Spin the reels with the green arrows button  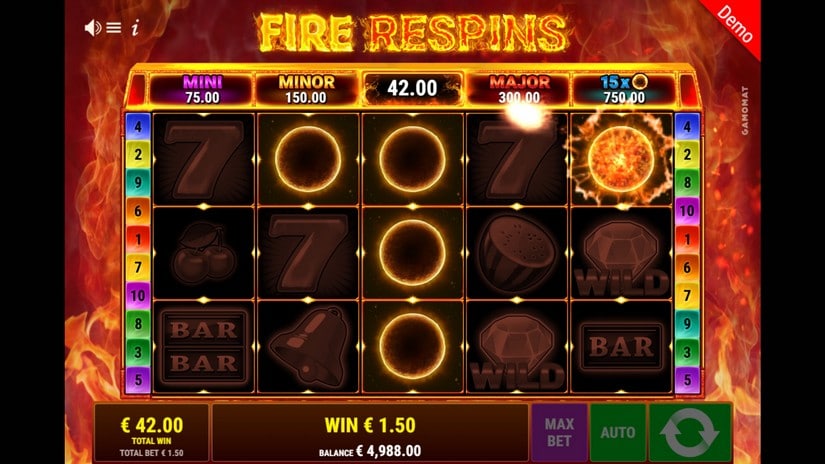689,432
